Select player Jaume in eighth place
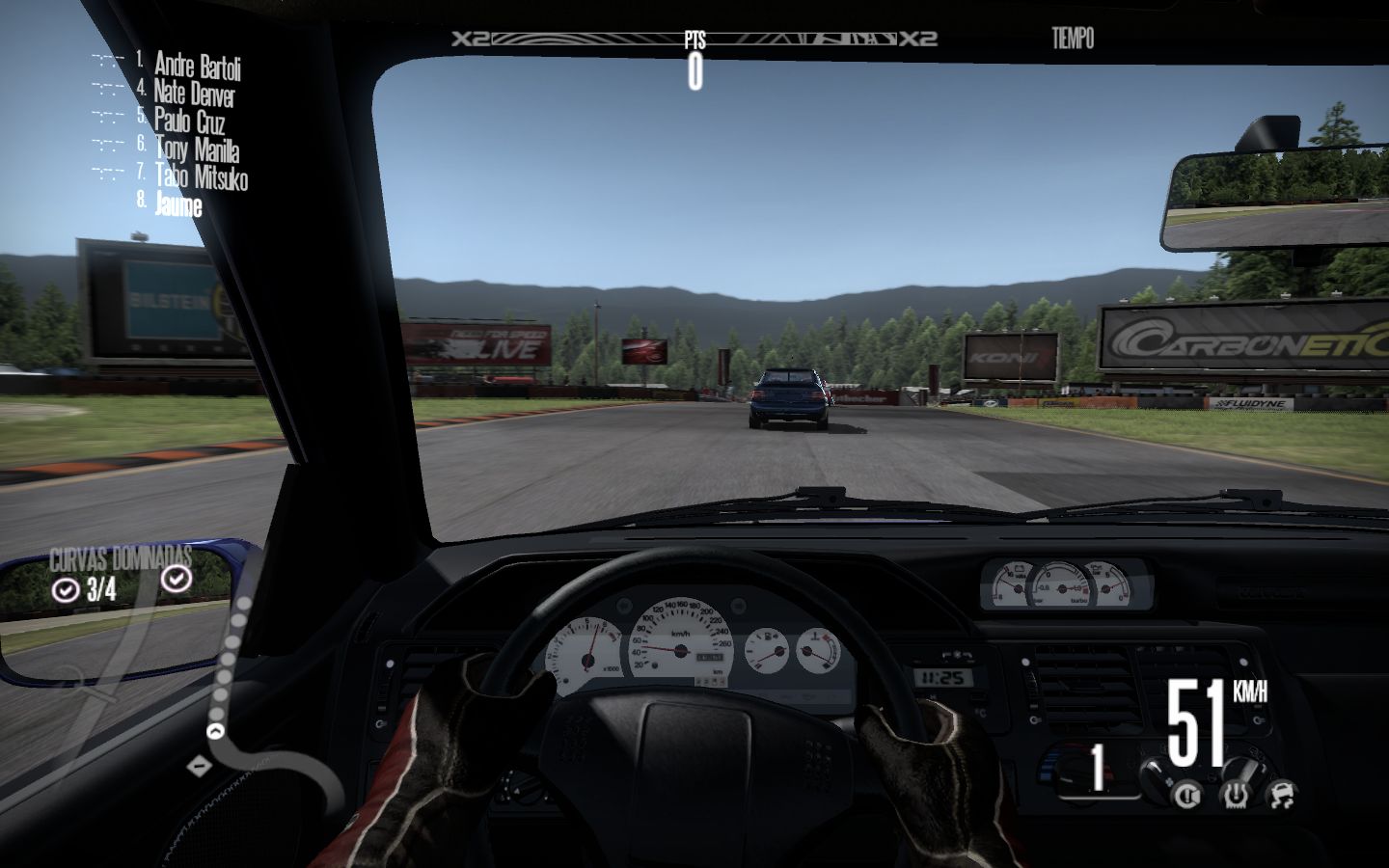Screen dimensions: 1389x868 (178, 204)
